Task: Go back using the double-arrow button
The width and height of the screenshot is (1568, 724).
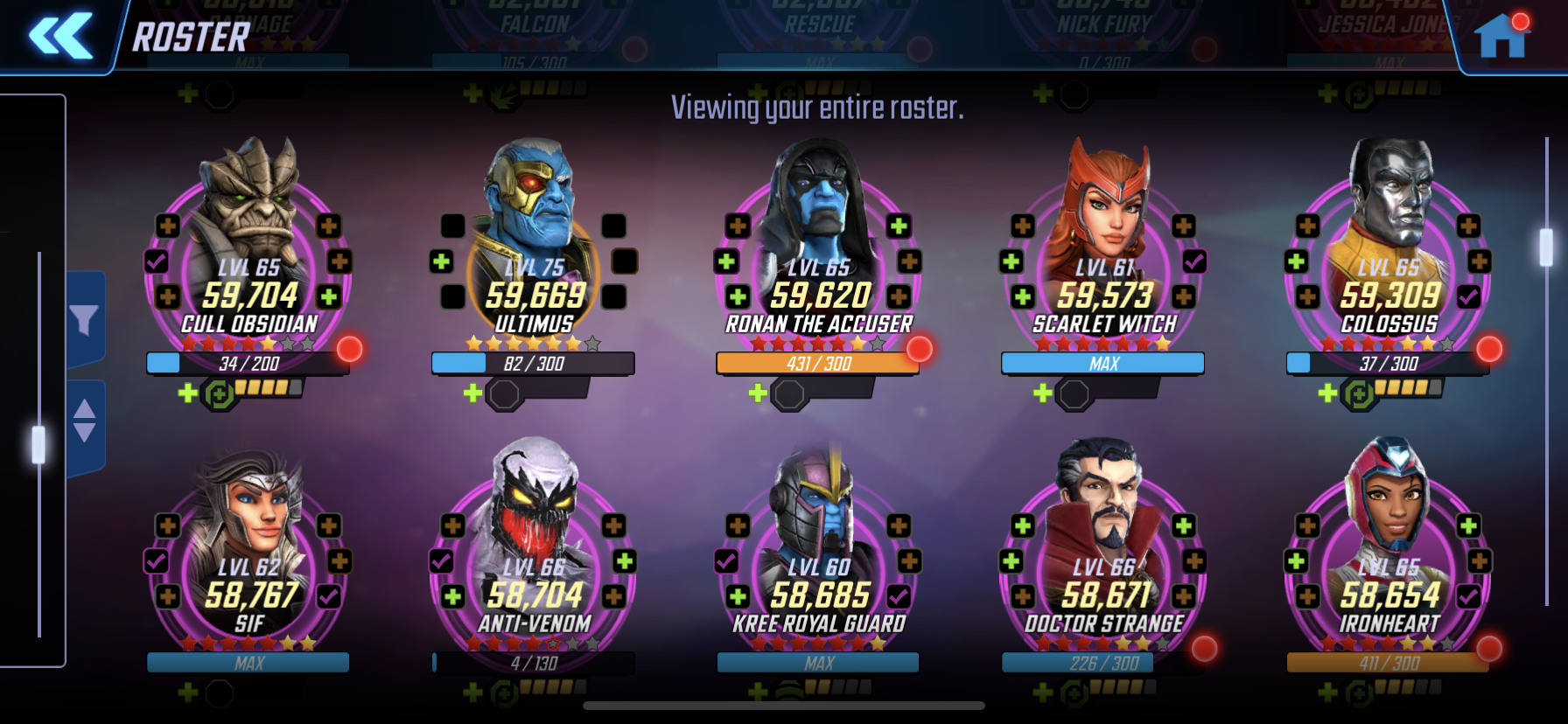Action: [61, 36]
